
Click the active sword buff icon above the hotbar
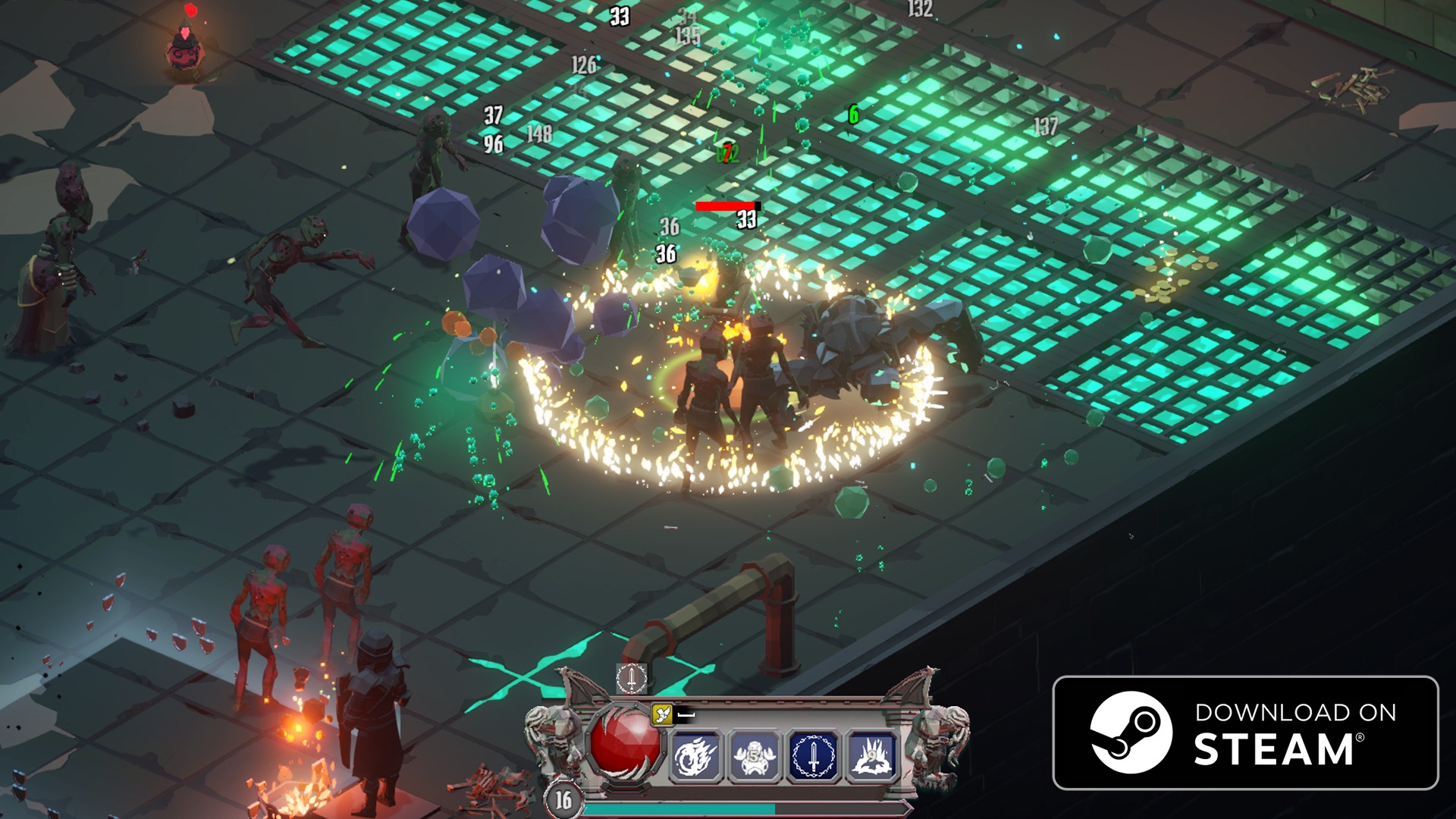pos(631,678)
